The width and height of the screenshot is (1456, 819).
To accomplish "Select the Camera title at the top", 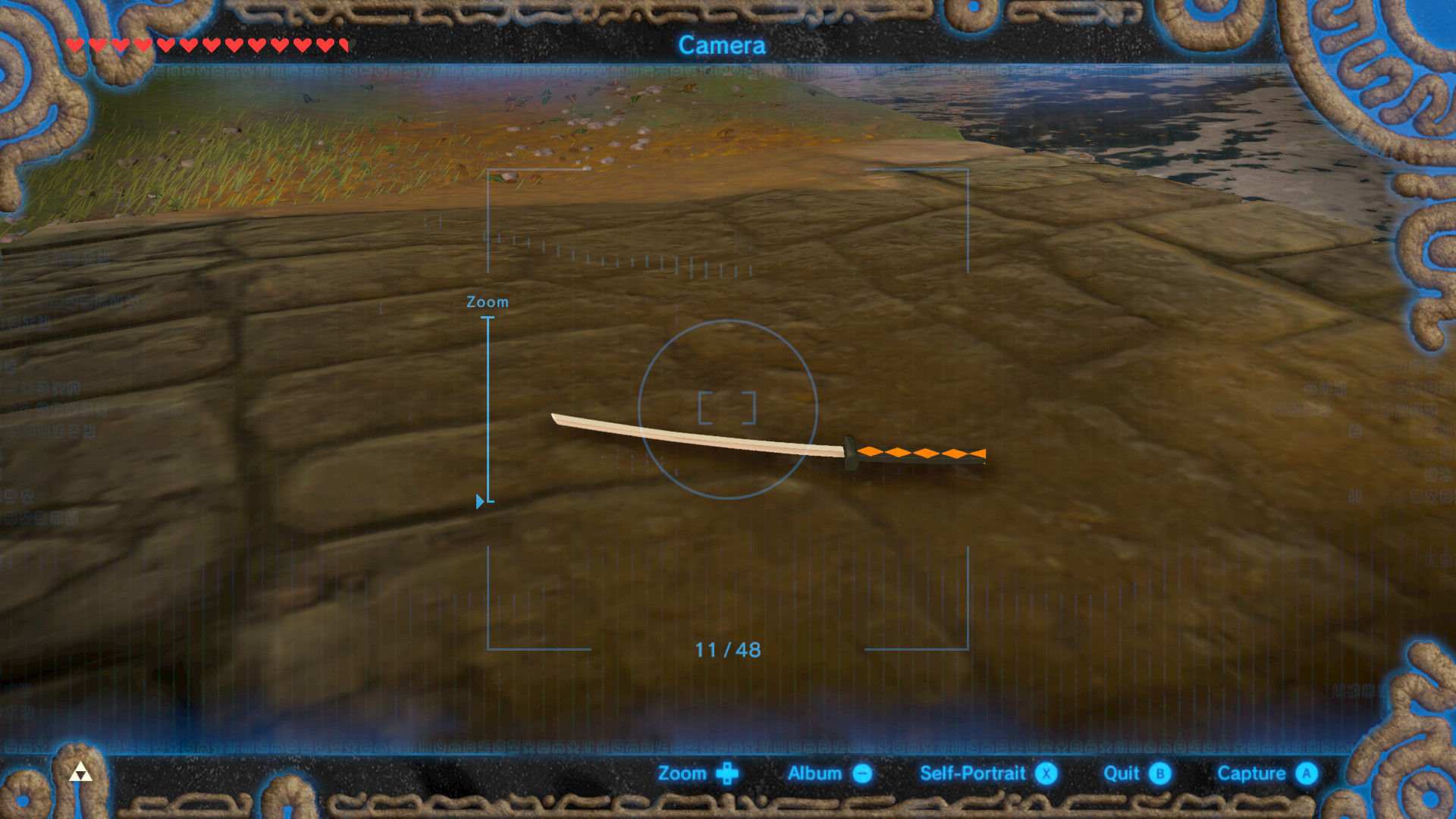I will coord(723,46).
